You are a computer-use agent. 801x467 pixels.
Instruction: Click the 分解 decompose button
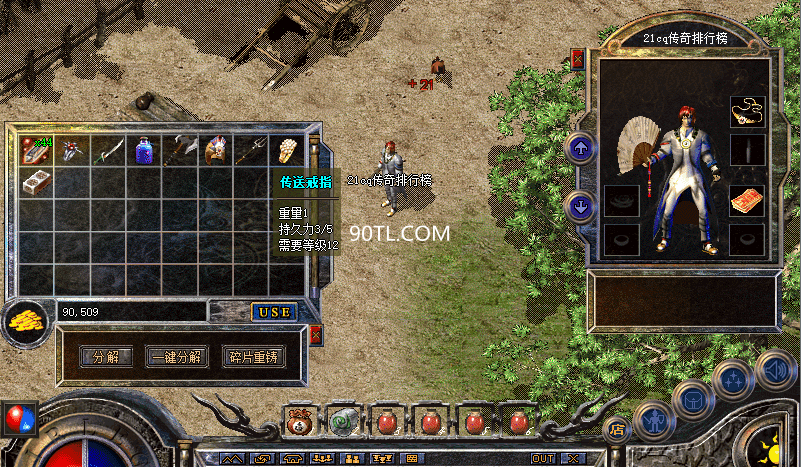(x=105, y=357)
